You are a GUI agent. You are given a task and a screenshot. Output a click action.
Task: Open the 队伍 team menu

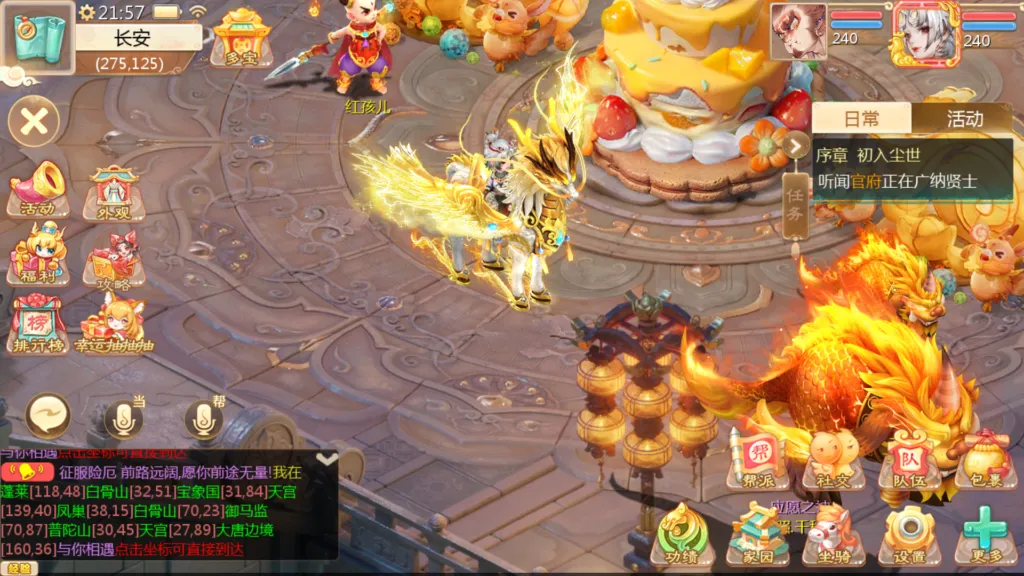click(x=909, y=459)
